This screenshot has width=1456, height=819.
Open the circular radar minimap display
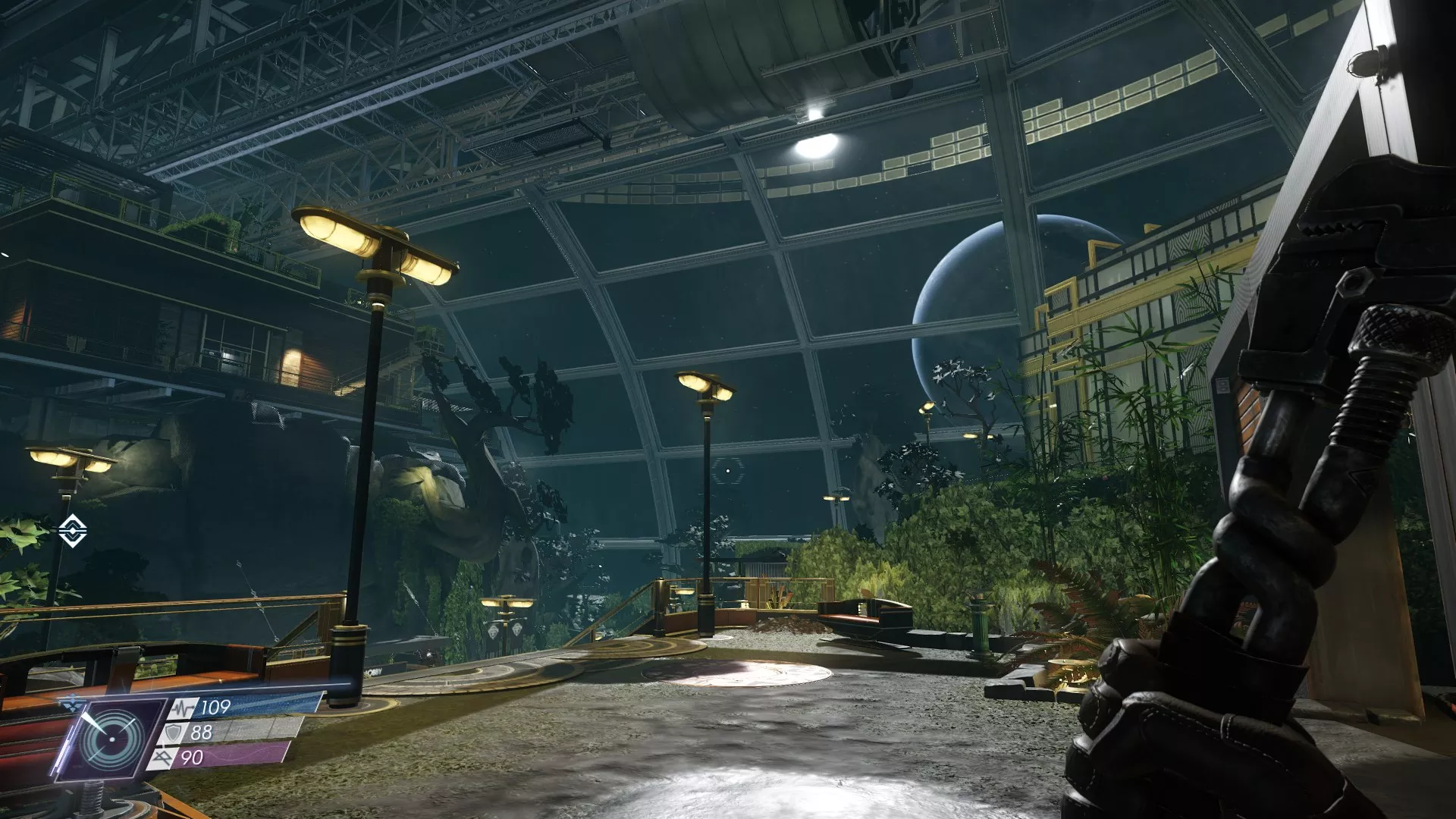click(111, 738)
